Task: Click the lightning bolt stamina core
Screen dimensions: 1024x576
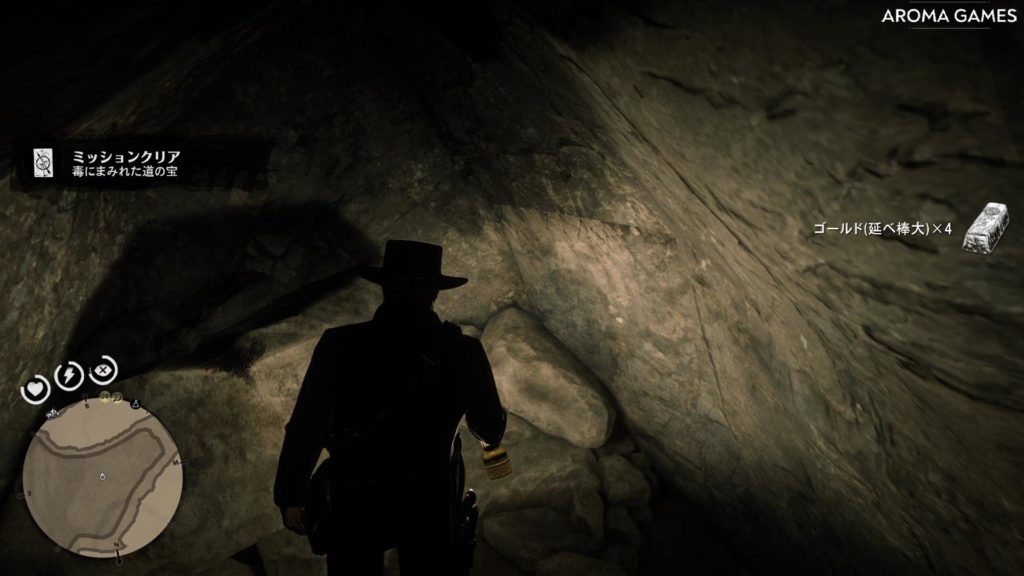Action: pyautogui.click(x=69, y=374)
